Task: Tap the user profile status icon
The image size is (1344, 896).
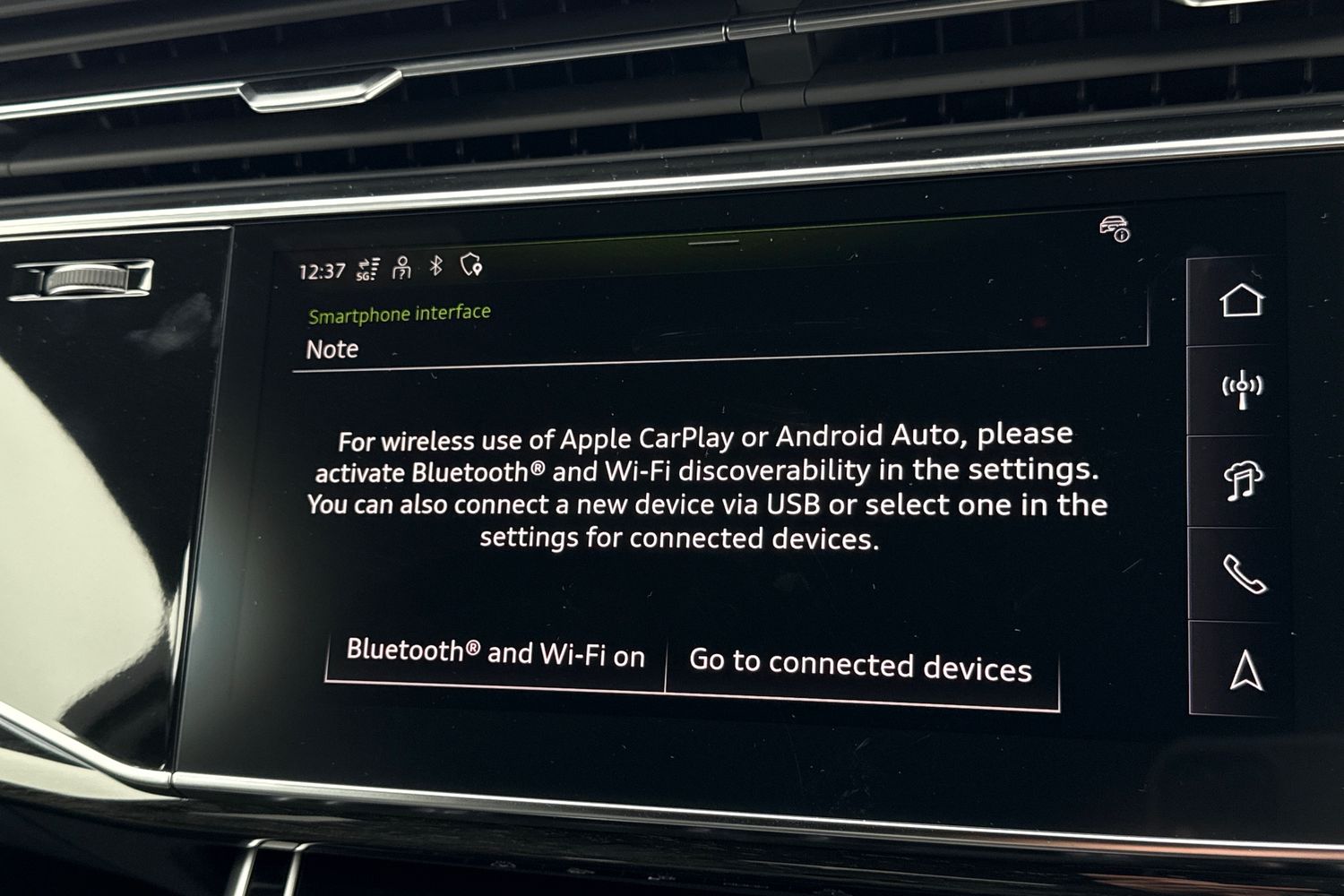Action: point(401,266)
